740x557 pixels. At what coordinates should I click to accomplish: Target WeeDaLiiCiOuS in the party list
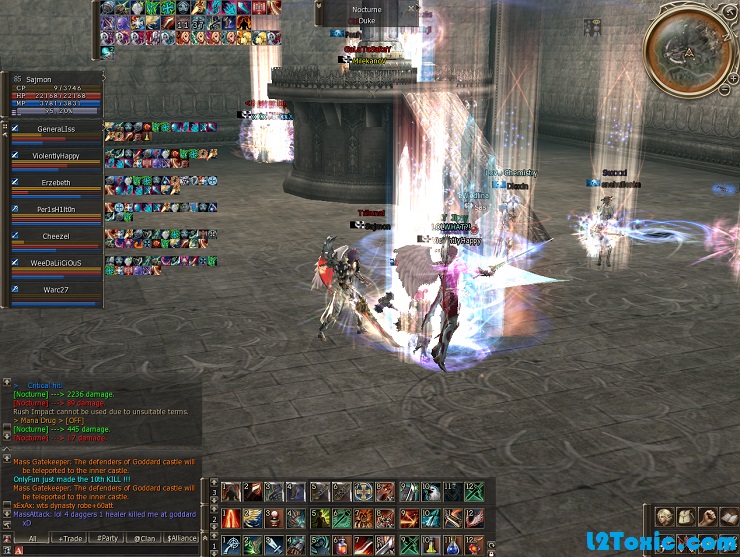(56, 262)
